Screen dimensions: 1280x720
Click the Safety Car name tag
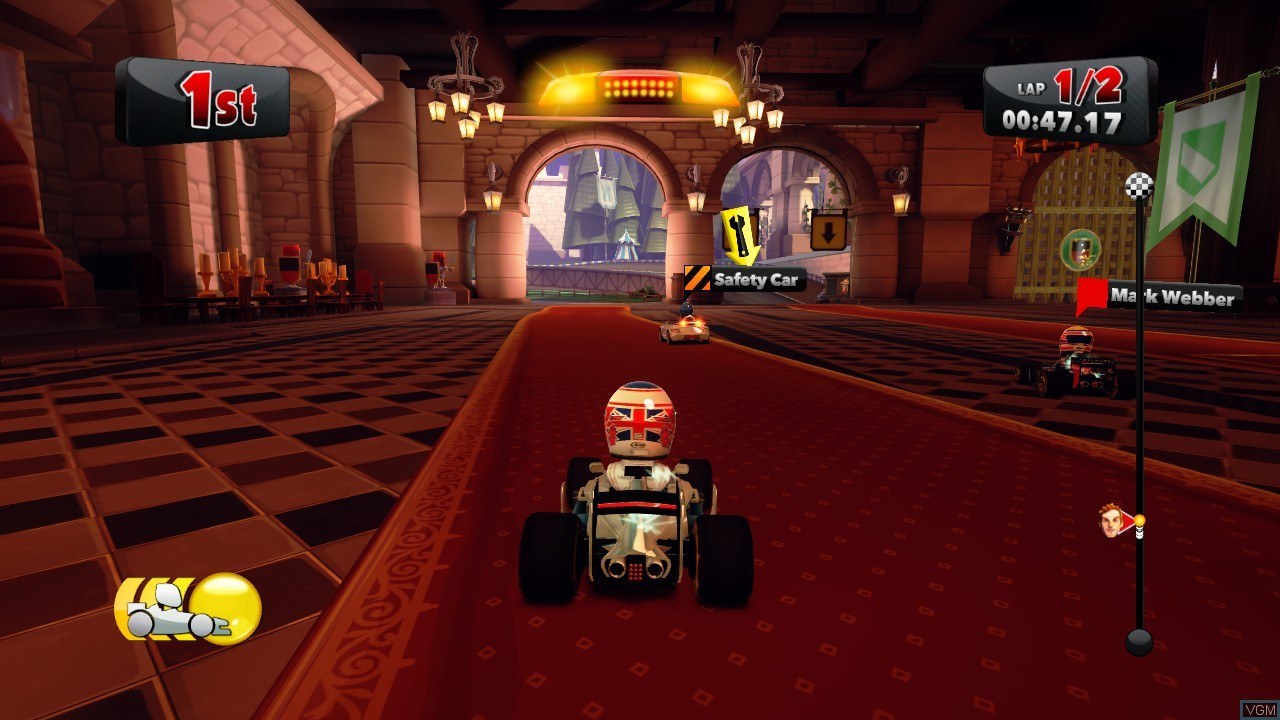click(x=746, y=280)
